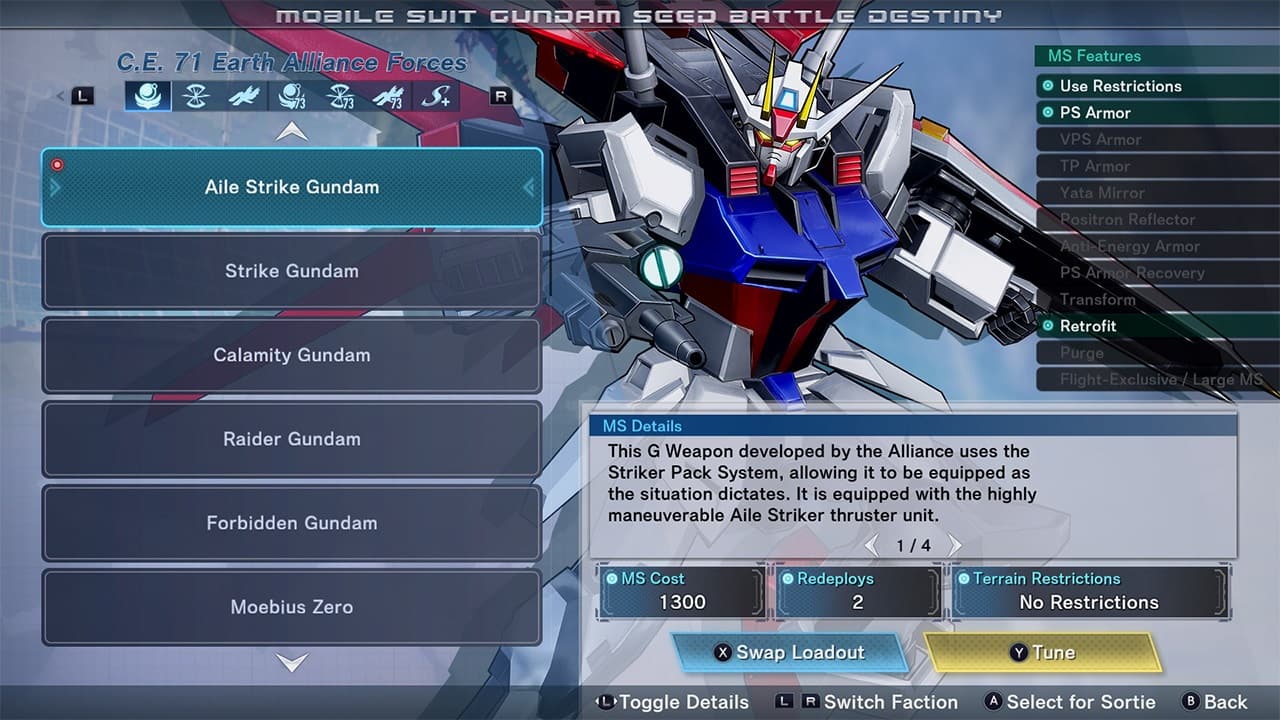
Task: Click the C.E. 73 winged '73' faction icon
Action: (x=390, y=97)
